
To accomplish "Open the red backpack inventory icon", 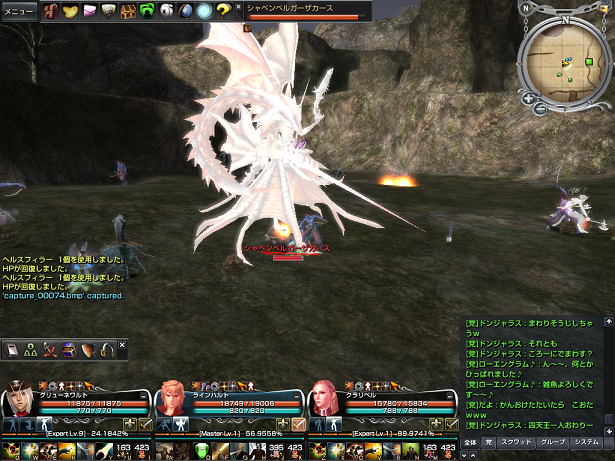I will [51, 10].
